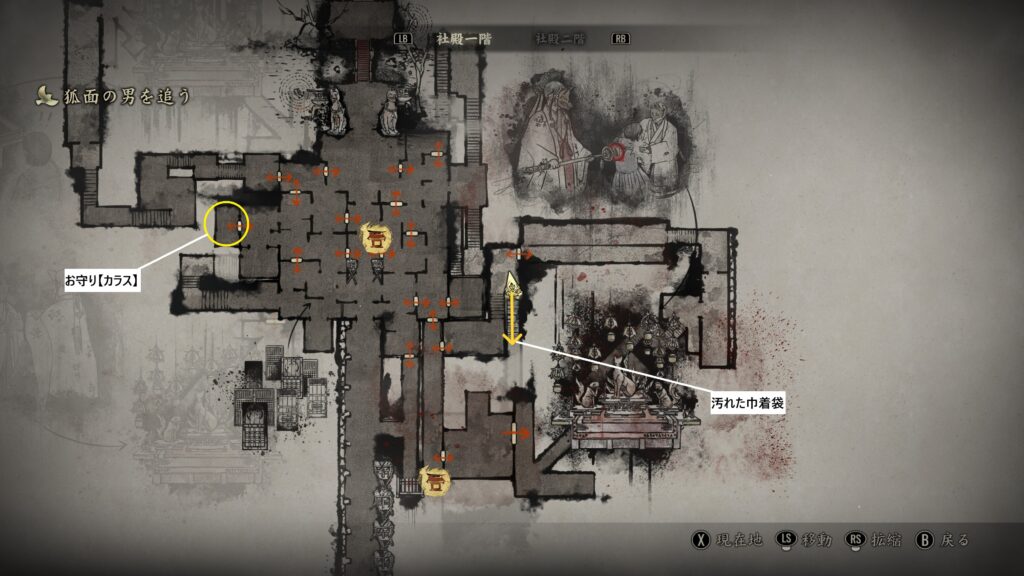This screenshot has width=1024, height=576.
Task: Click the player position arrow marker
Action: coord(512,282)
